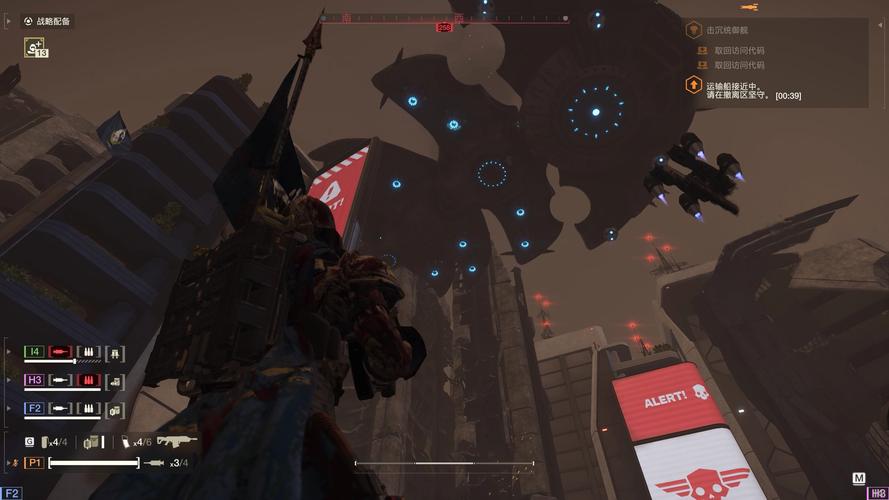
Task: Choose teammate F2's blue name tag
Action: tap(34, 408)
